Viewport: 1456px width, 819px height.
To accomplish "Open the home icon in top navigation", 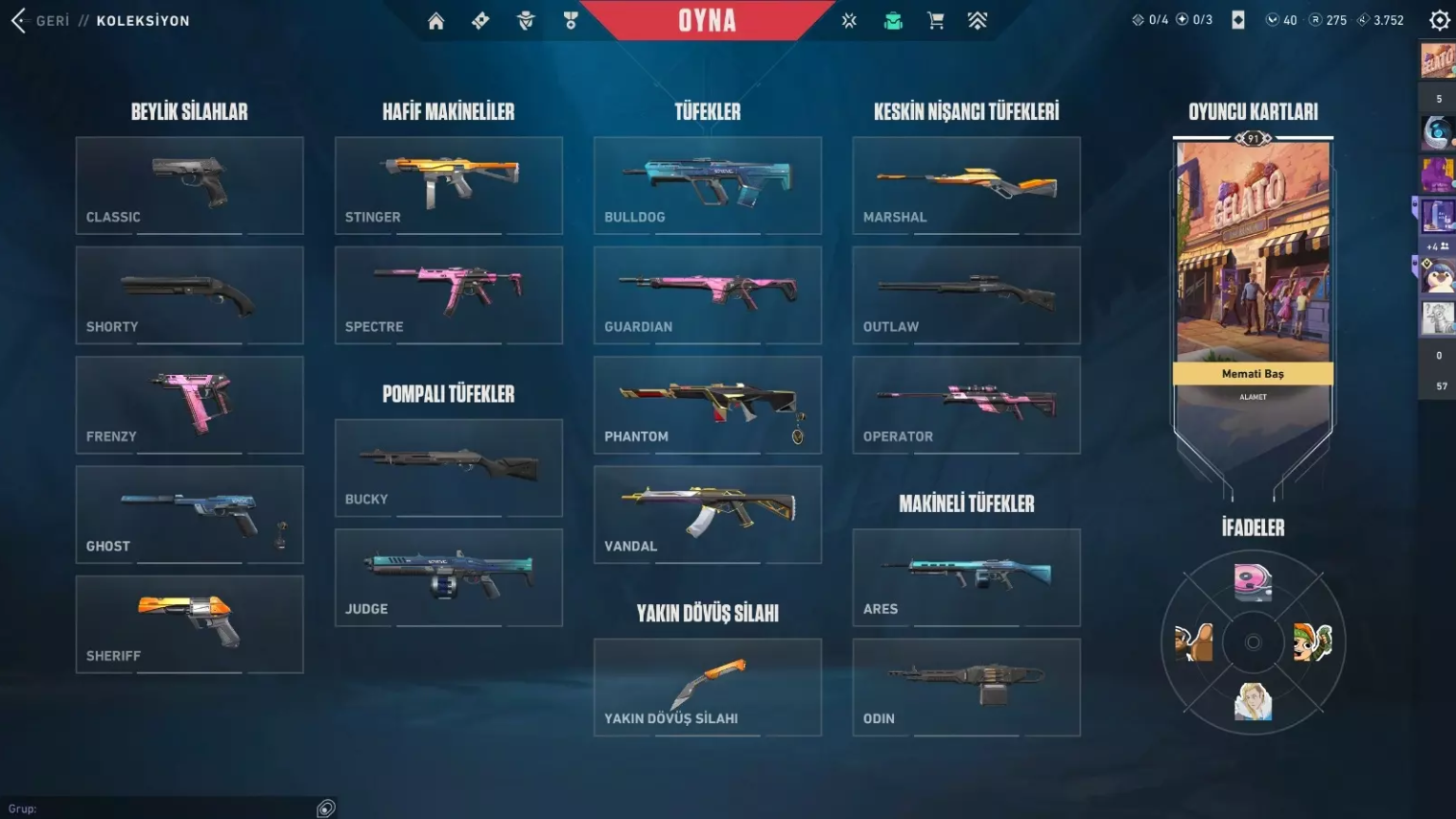I will pos(435,21).
